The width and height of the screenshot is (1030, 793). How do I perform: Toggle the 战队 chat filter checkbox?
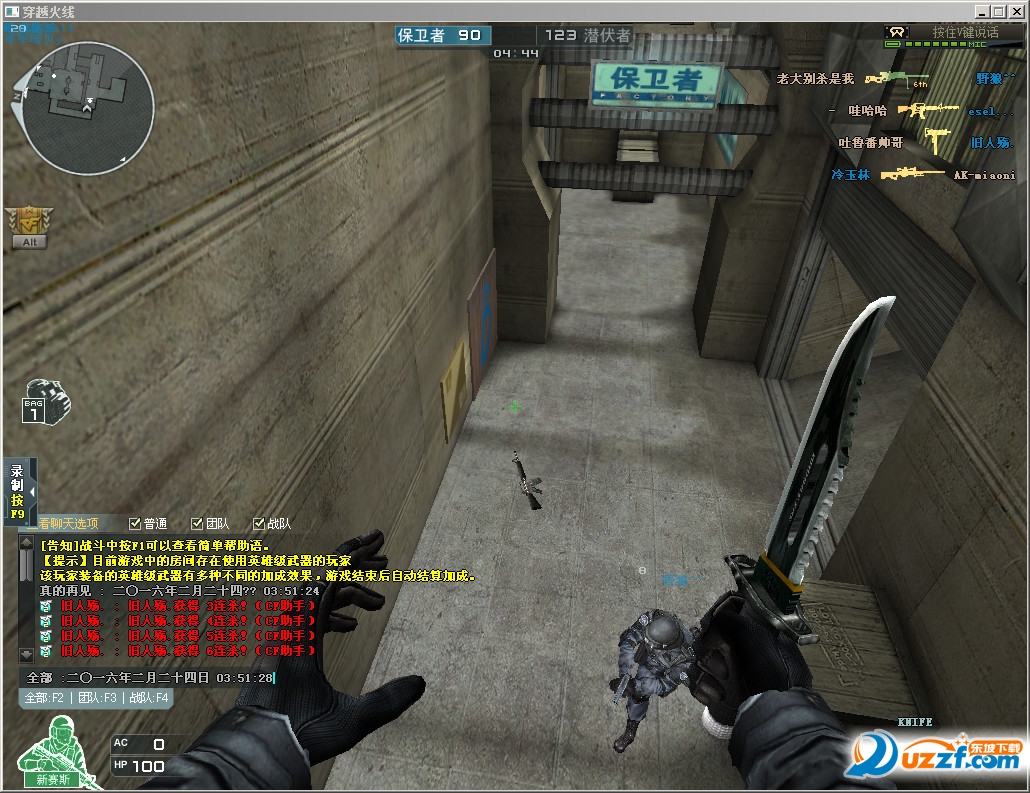[x=259, y=523]
